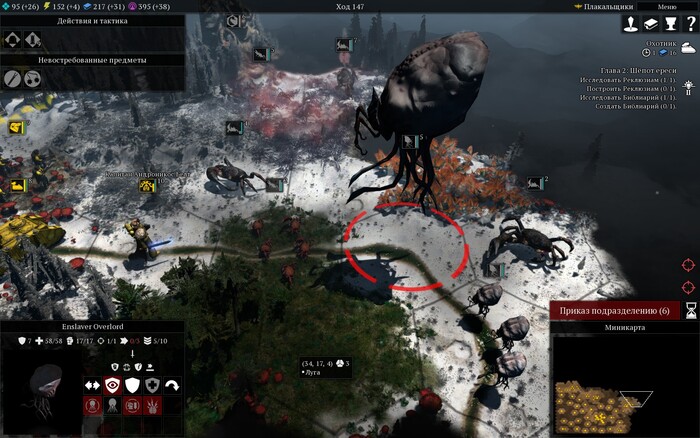The image size is (700, 438).
Task: Click the Приказ подразделению (6) button
Action: click(x=614, y=311)
